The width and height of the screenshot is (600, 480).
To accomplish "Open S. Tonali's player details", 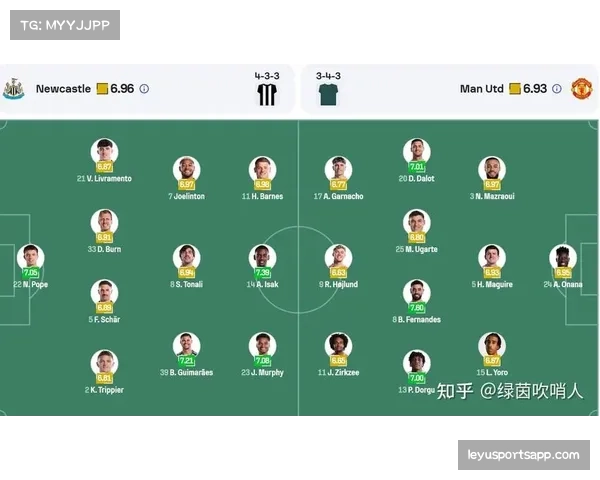I will tap(186, 257).
